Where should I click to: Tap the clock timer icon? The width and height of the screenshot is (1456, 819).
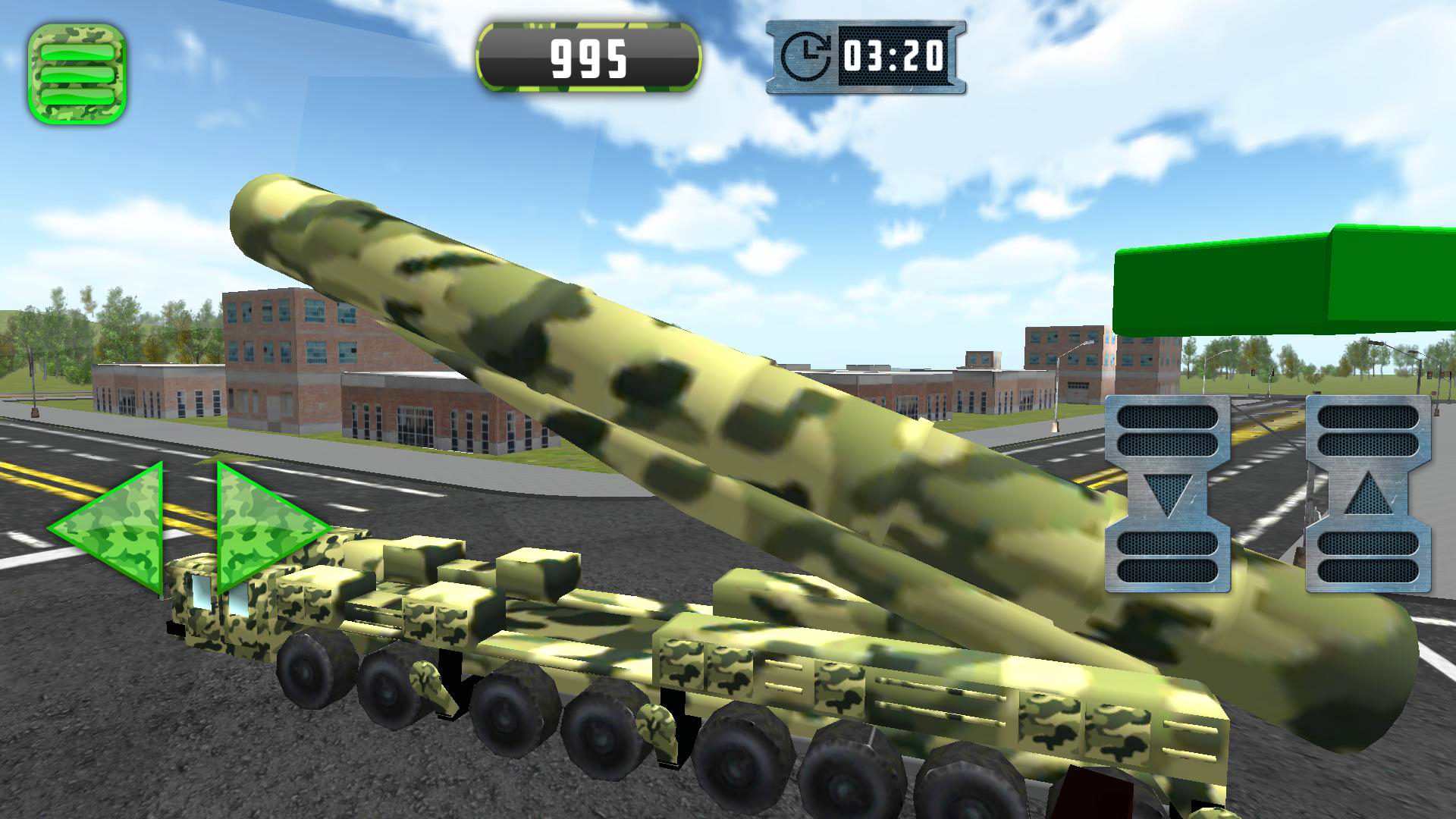coord(808,53)
